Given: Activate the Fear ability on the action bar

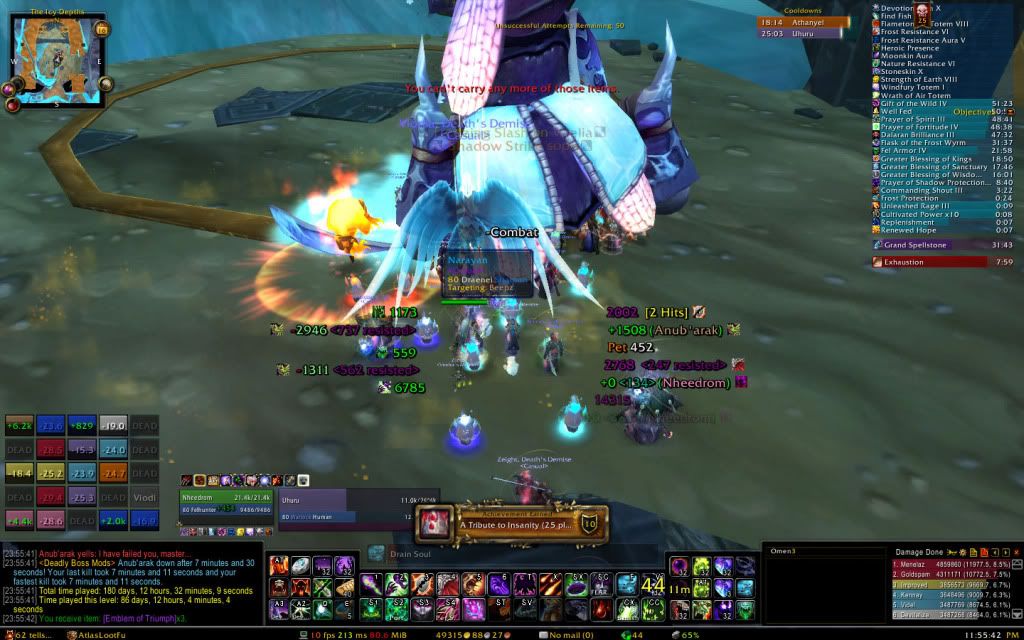Looking at the screenshot, I should pos(603,583).
